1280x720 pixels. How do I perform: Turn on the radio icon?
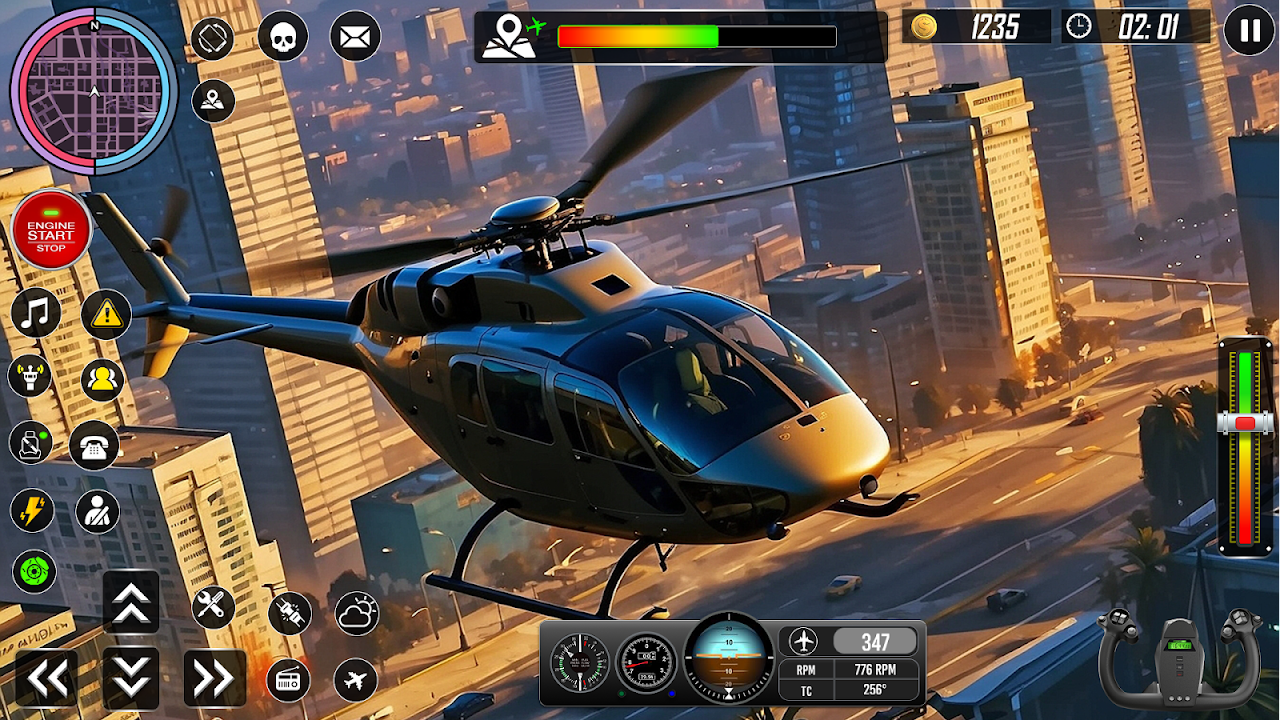(x=288, y=681)
